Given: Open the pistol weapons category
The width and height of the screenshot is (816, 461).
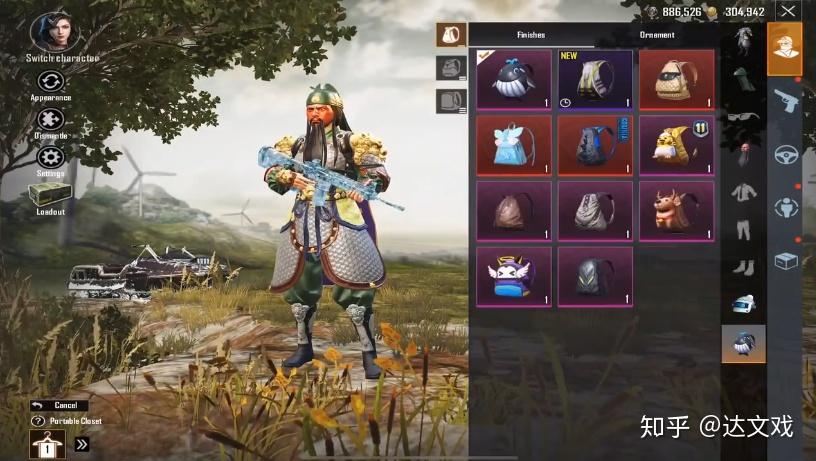Looking at the screenshot, I should point(785,101).
